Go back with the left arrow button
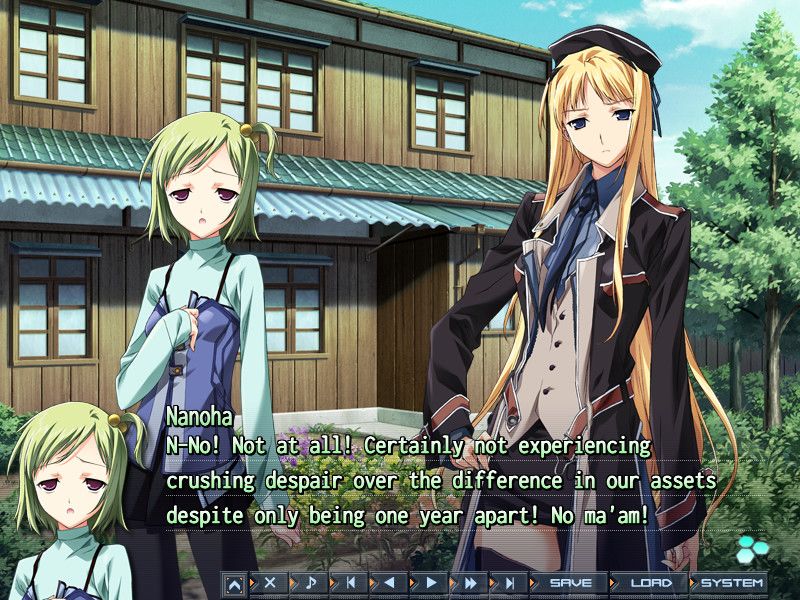 (x=391, y=582)
